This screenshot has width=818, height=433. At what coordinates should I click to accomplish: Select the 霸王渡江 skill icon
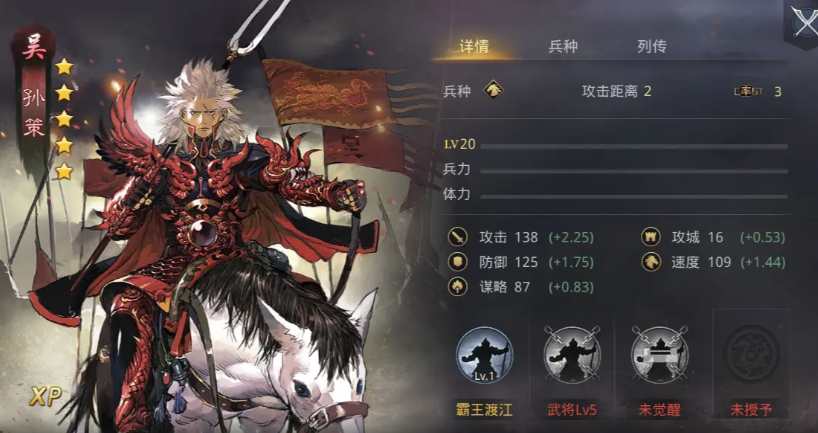484,356
